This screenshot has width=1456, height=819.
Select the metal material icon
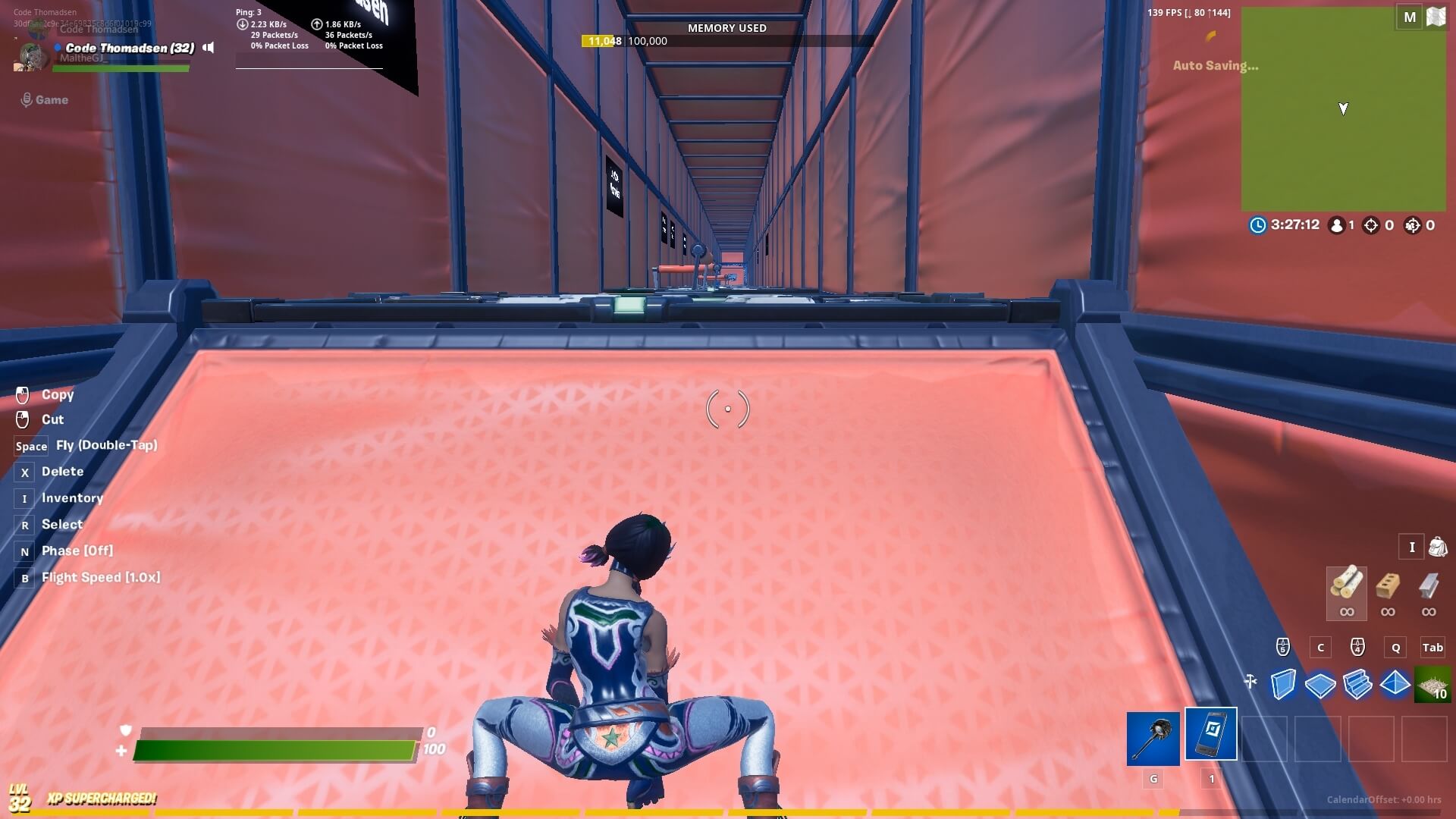1430,594
